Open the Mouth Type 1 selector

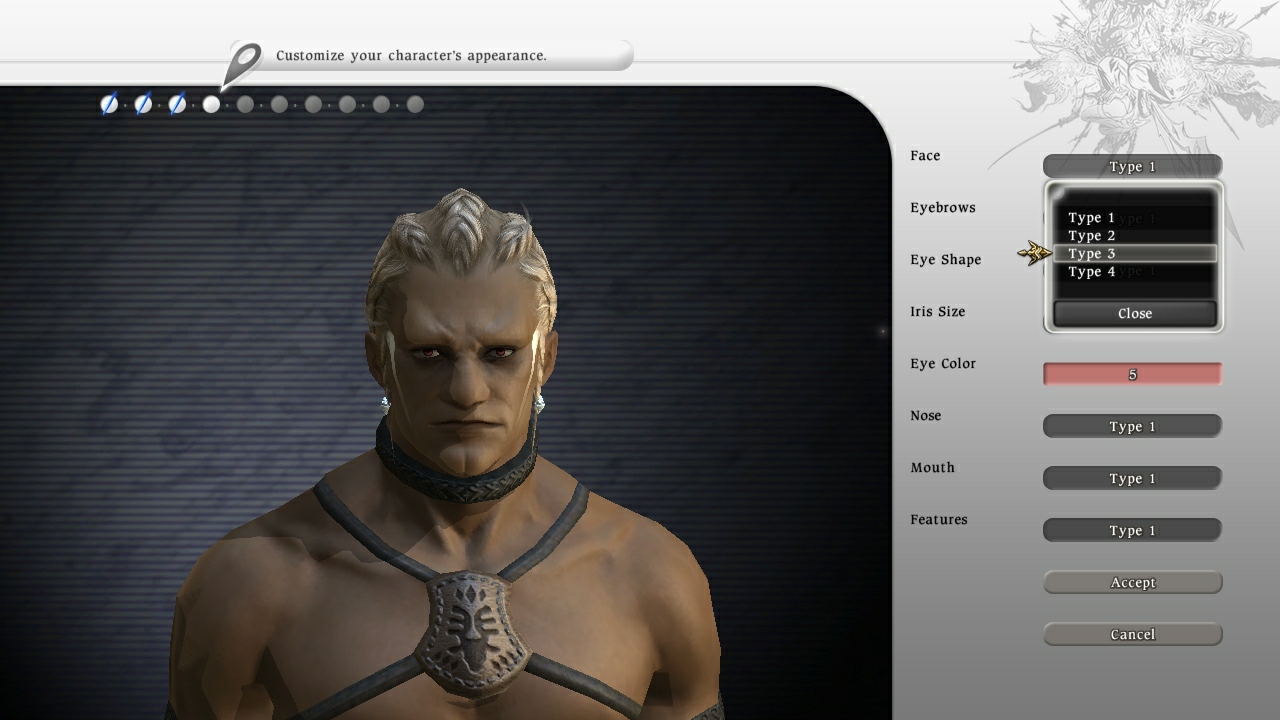(x=1132, y=478)
